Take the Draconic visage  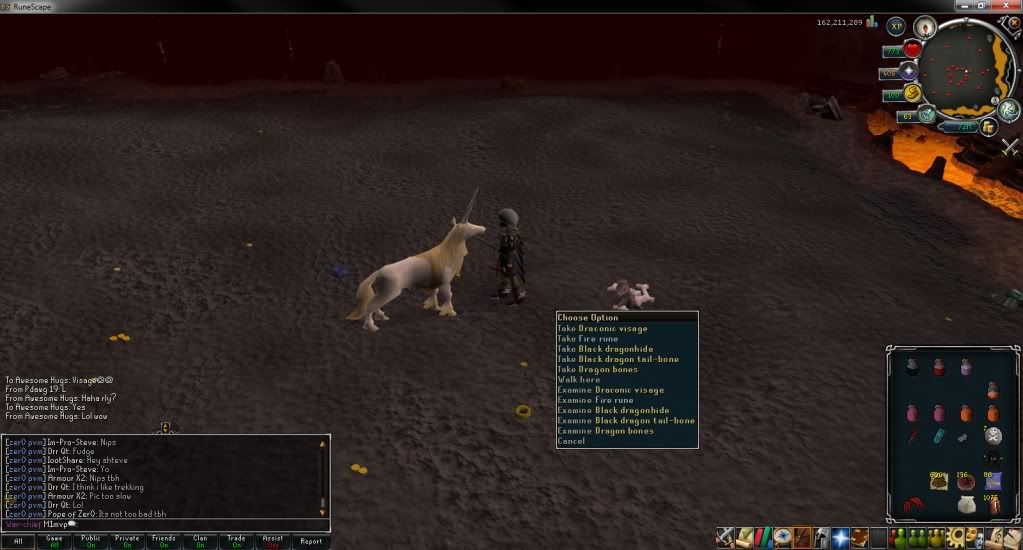(602, 329)
